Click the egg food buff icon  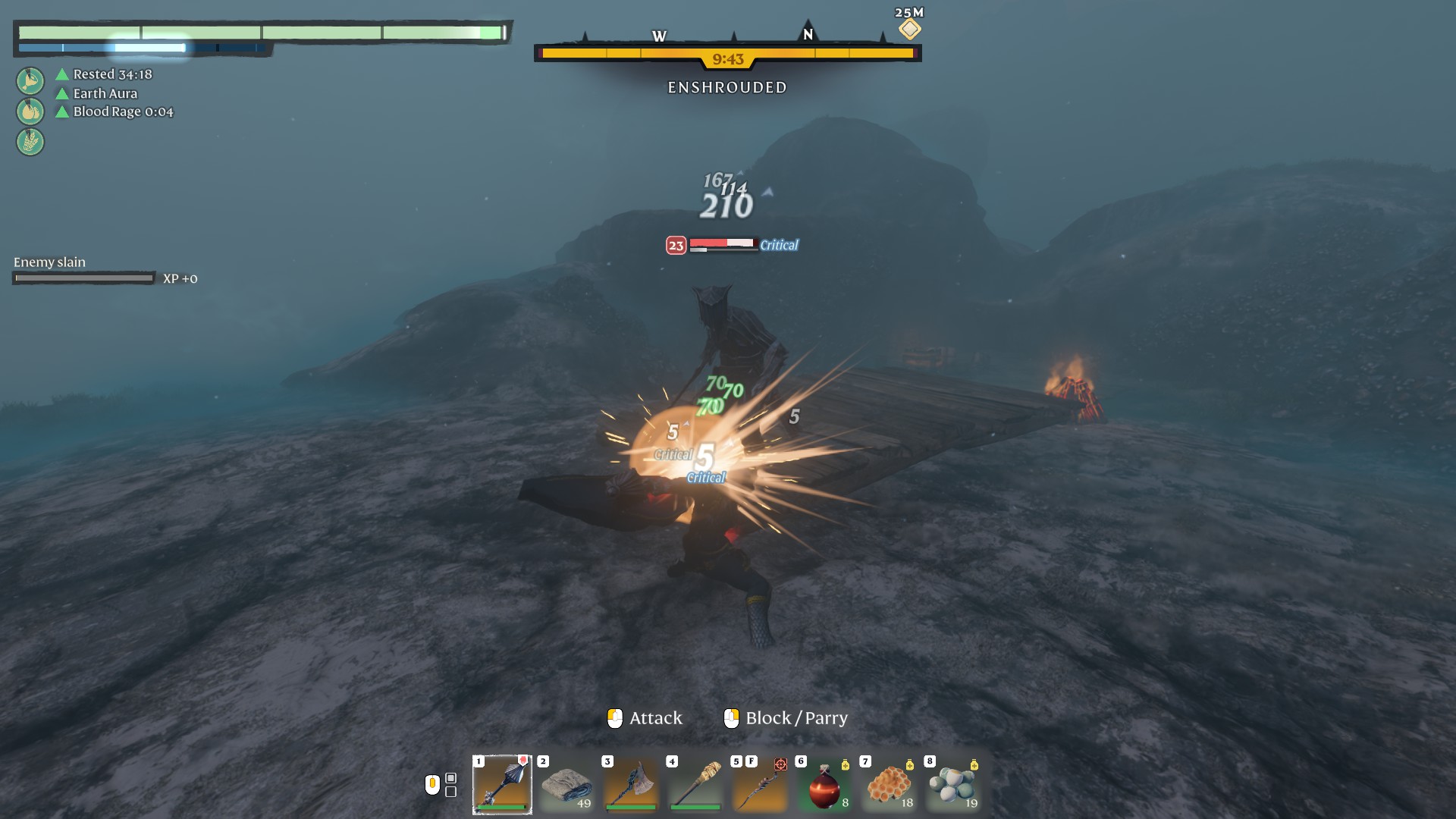coord(30,111)
